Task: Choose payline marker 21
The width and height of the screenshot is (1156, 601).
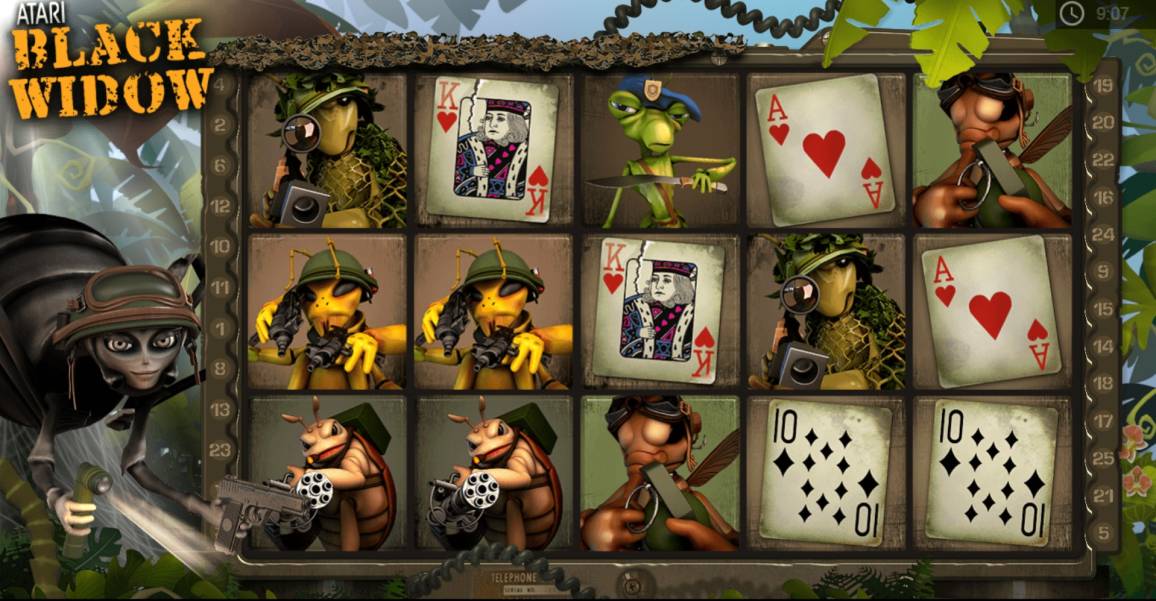Action: [x=1103, y=495]
